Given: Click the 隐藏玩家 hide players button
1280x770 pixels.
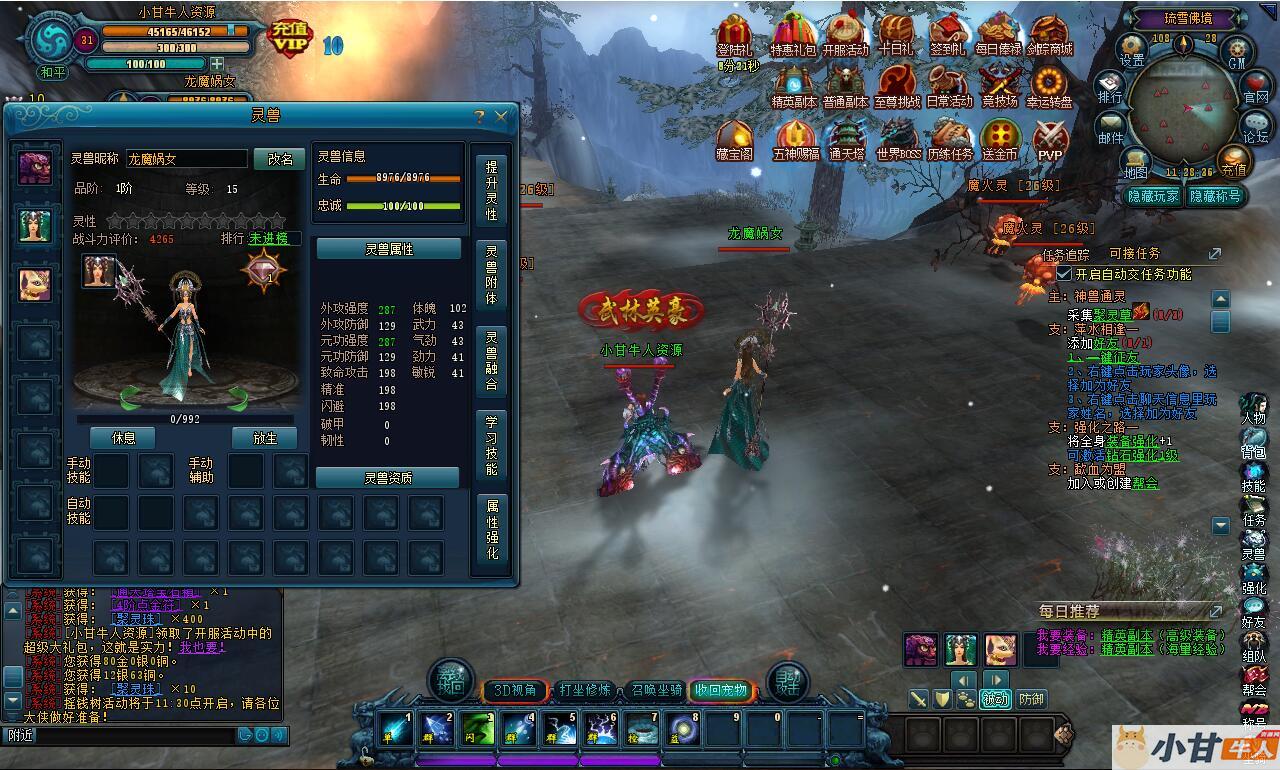Looking at the screenshot, I should 1152,196.
